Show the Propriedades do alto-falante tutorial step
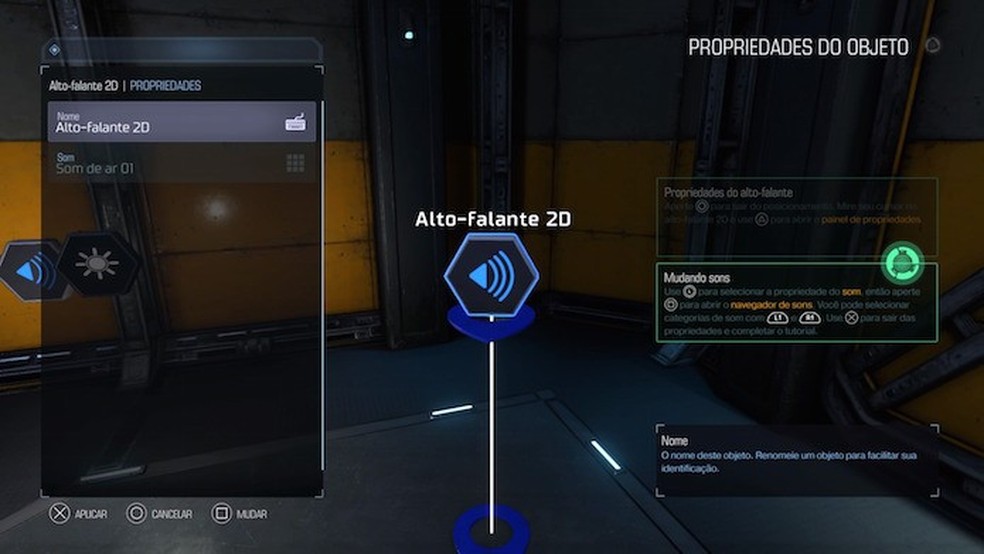Screen dimensions: 984x554 click(796, 215)
